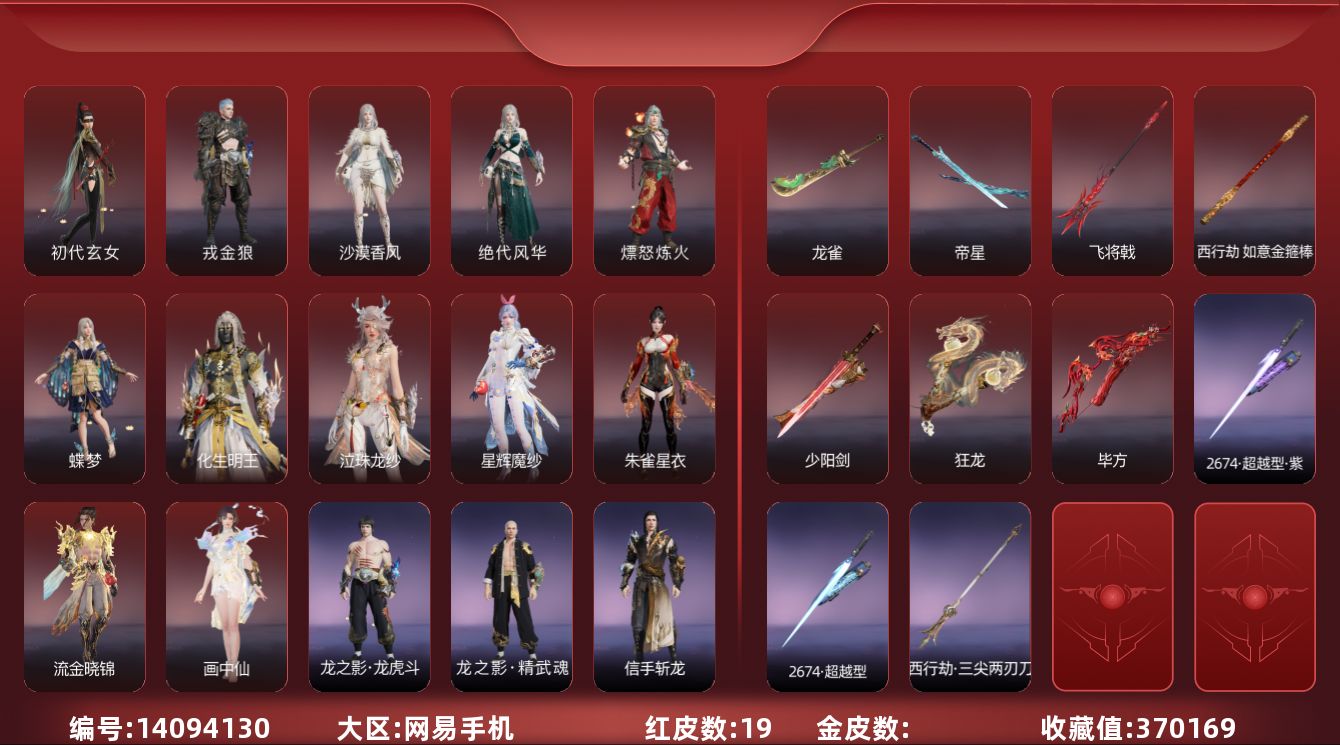This screenshot has width=1340, height=745.
Task: Open the 信手斩龙 skin card
Action: (654, 596)
